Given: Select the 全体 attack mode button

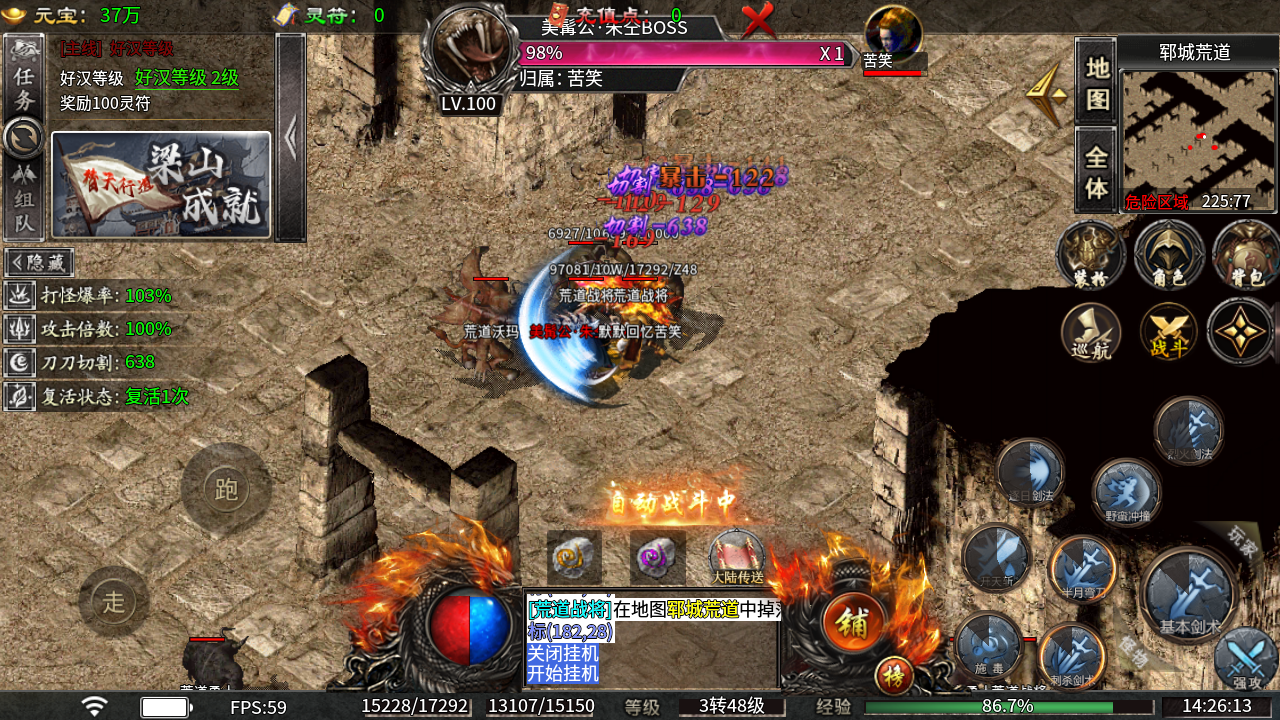Looking at the screenshot, I should click(1097, 171).
